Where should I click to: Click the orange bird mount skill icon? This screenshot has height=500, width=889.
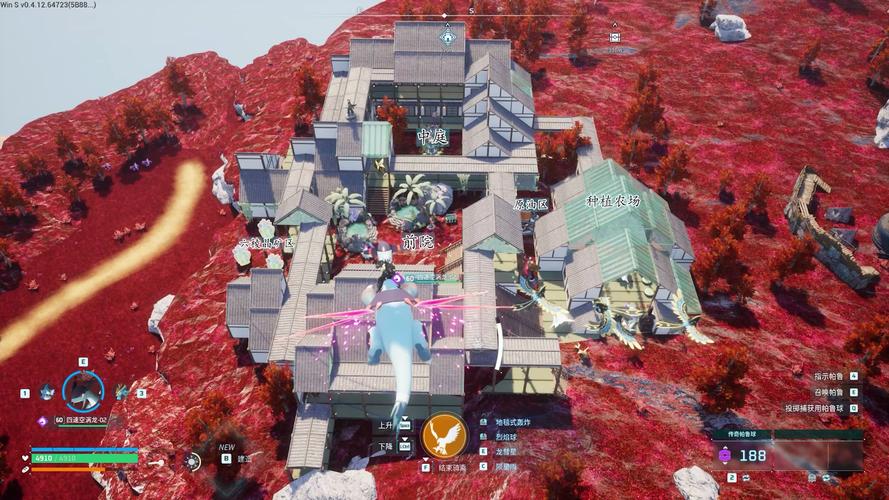click(444, 435)
